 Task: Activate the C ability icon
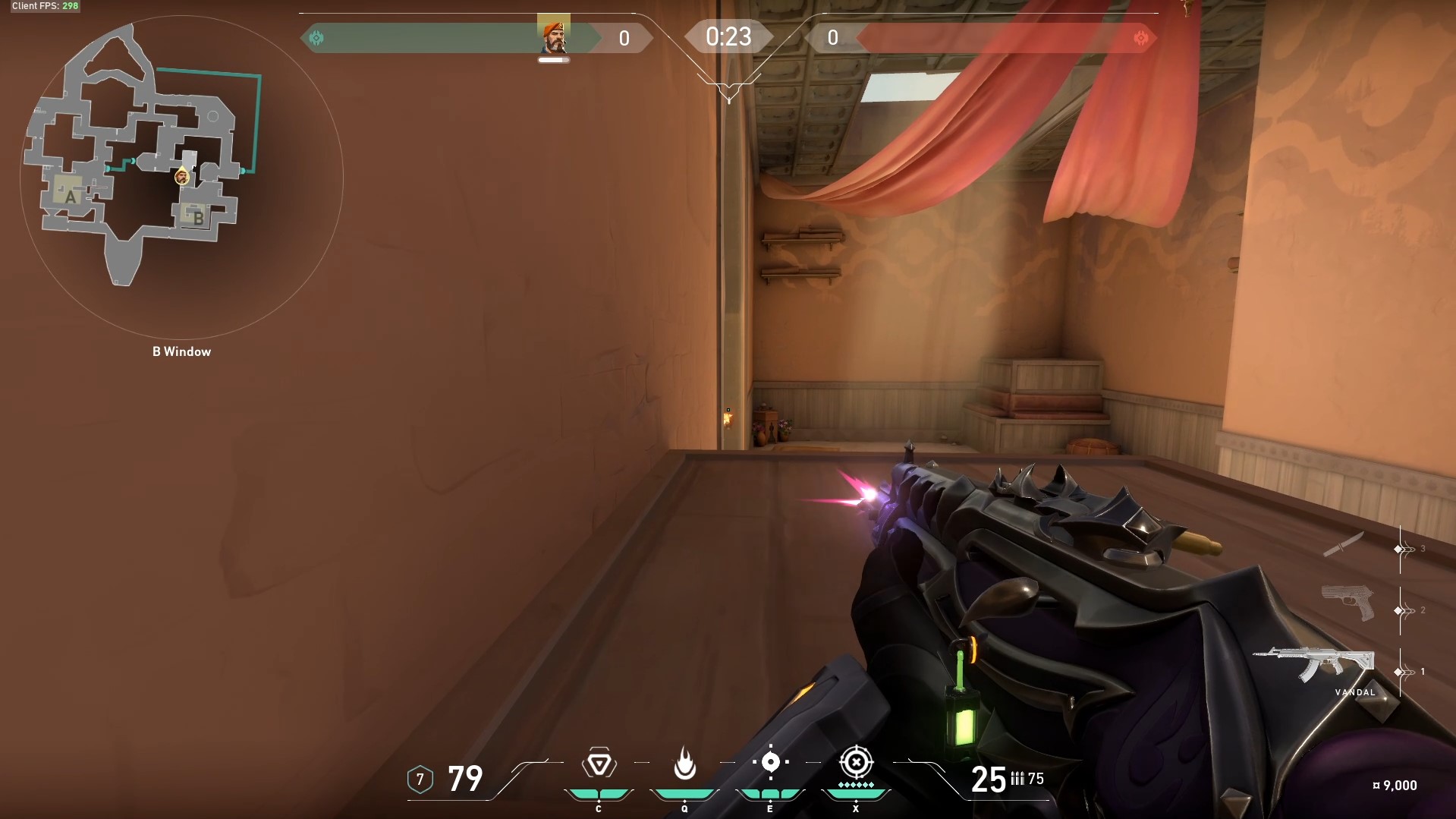599,764
